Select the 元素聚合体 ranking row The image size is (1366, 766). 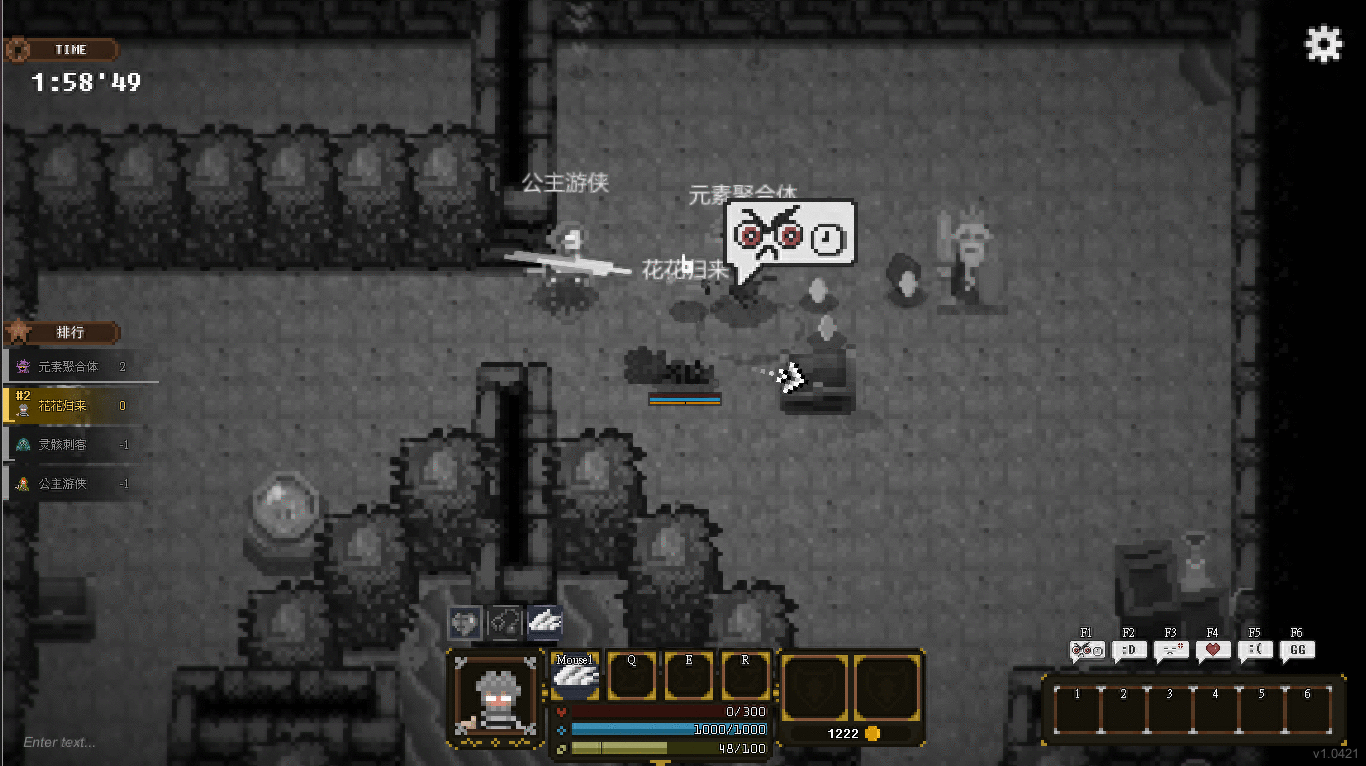pyautogui.click(x=80, y=367)
